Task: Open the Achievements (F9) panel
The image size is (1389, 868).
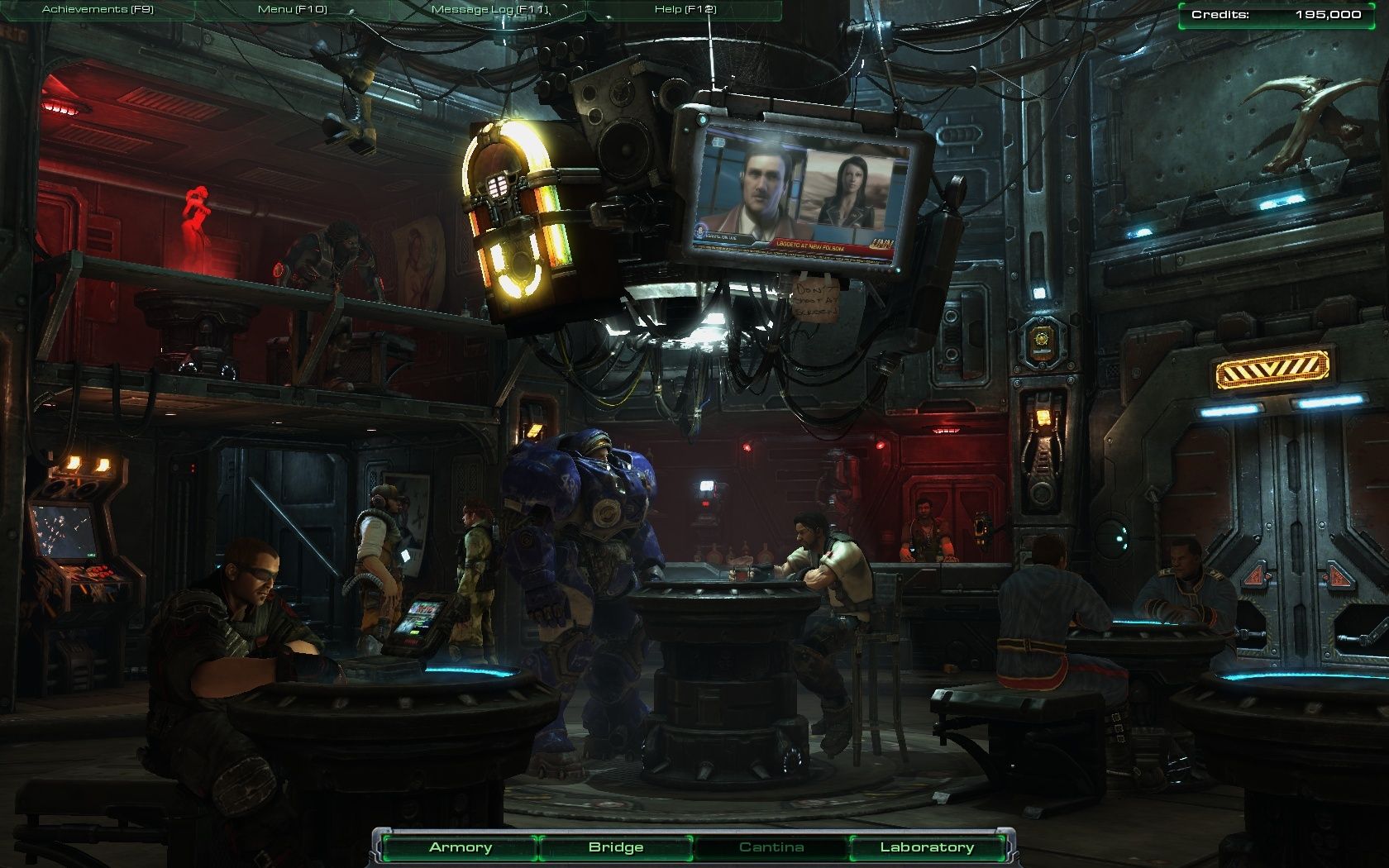Action: (x=98, y=10)
